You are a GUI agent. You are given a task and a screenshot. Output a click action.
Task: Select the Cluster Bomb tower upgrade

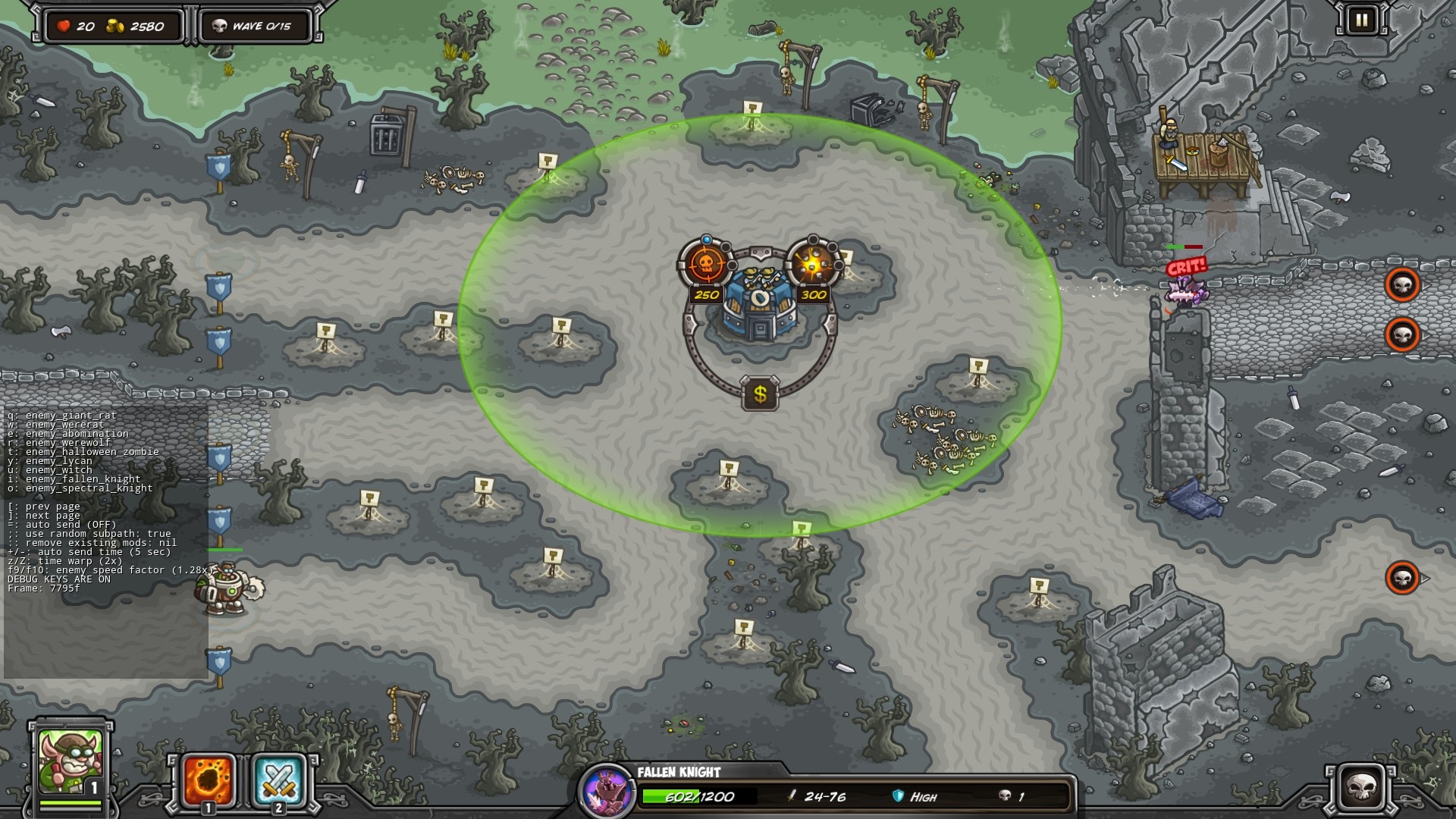pyautogui.click(x=811, y=262)
